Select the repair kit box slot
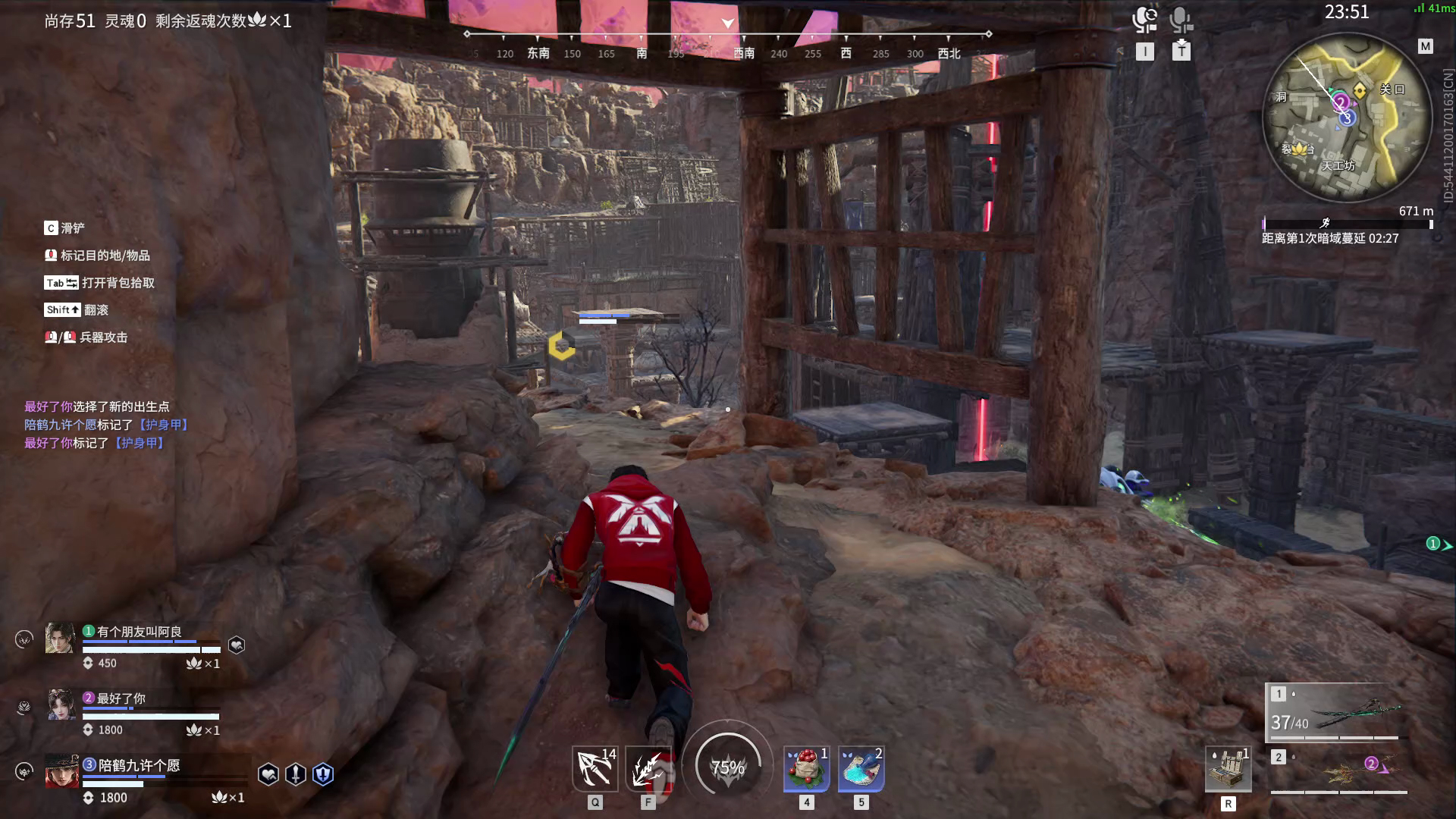The image size is (1456, 819). pyautogui.click(x=1228, y=770)
